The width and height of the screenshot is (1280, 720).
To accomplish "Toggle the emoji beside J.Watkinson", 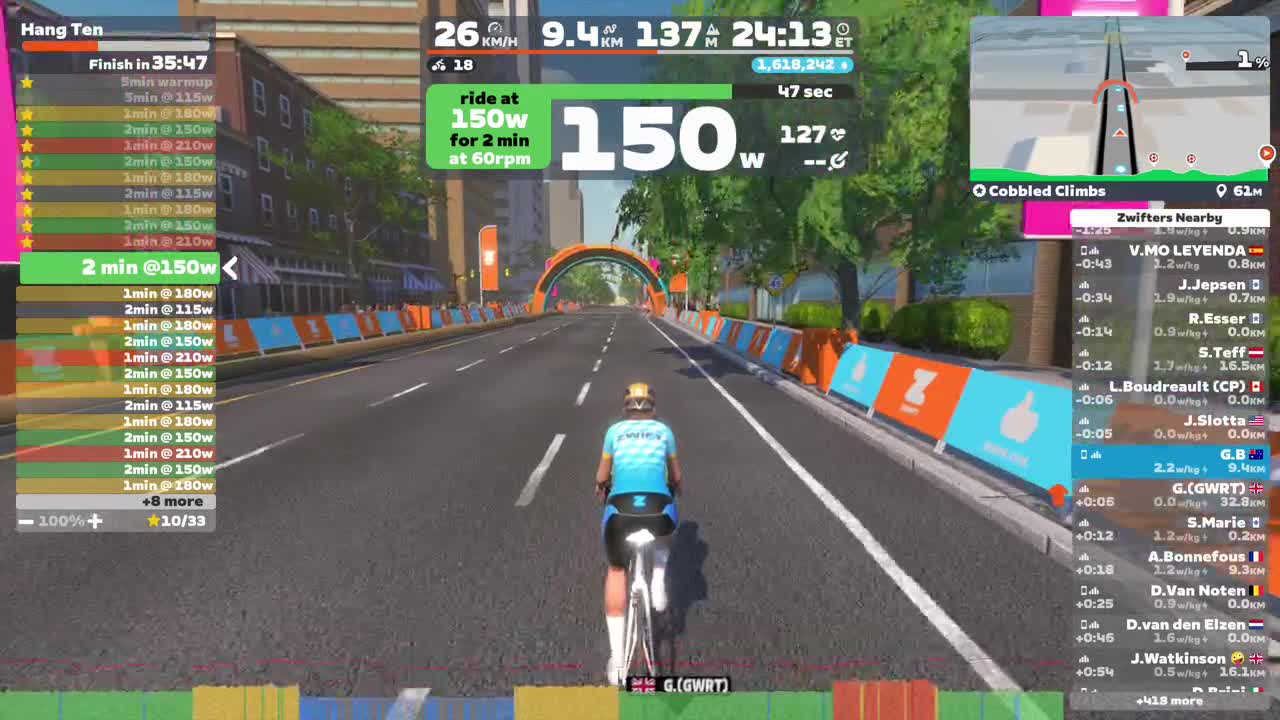I will coord(1236,658).
